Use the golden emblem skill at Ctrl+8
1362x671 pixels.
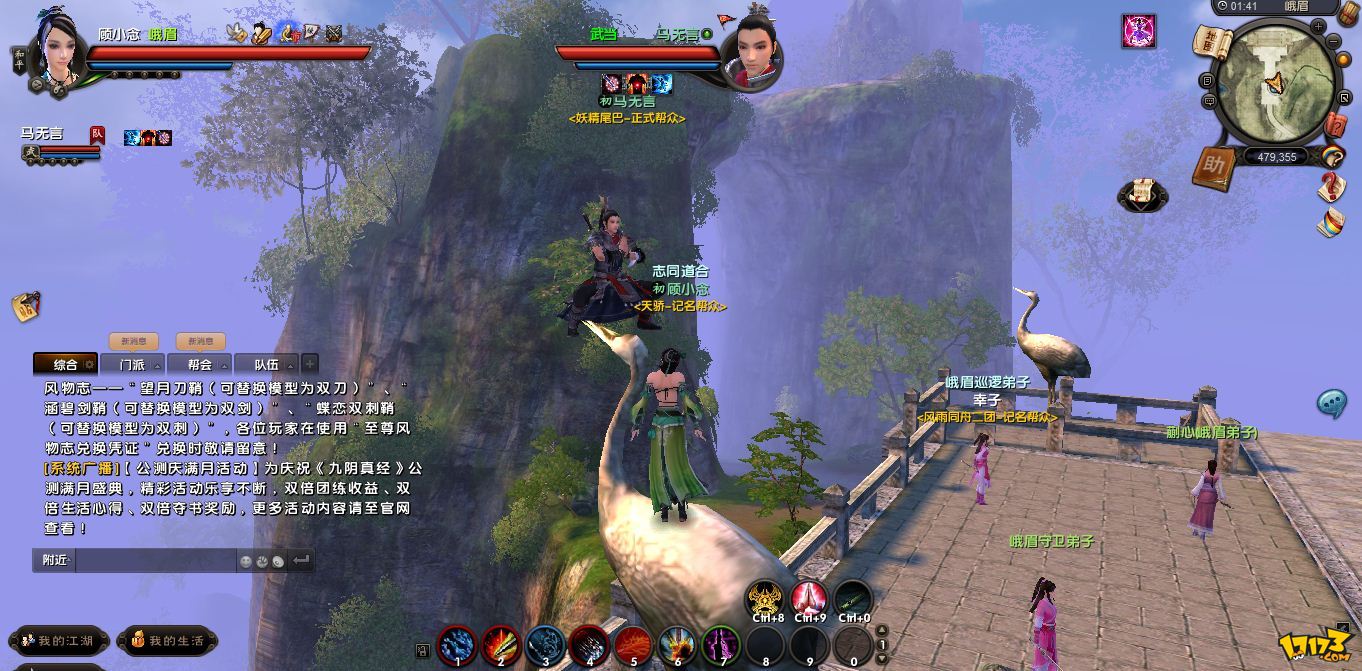[766, 599]
